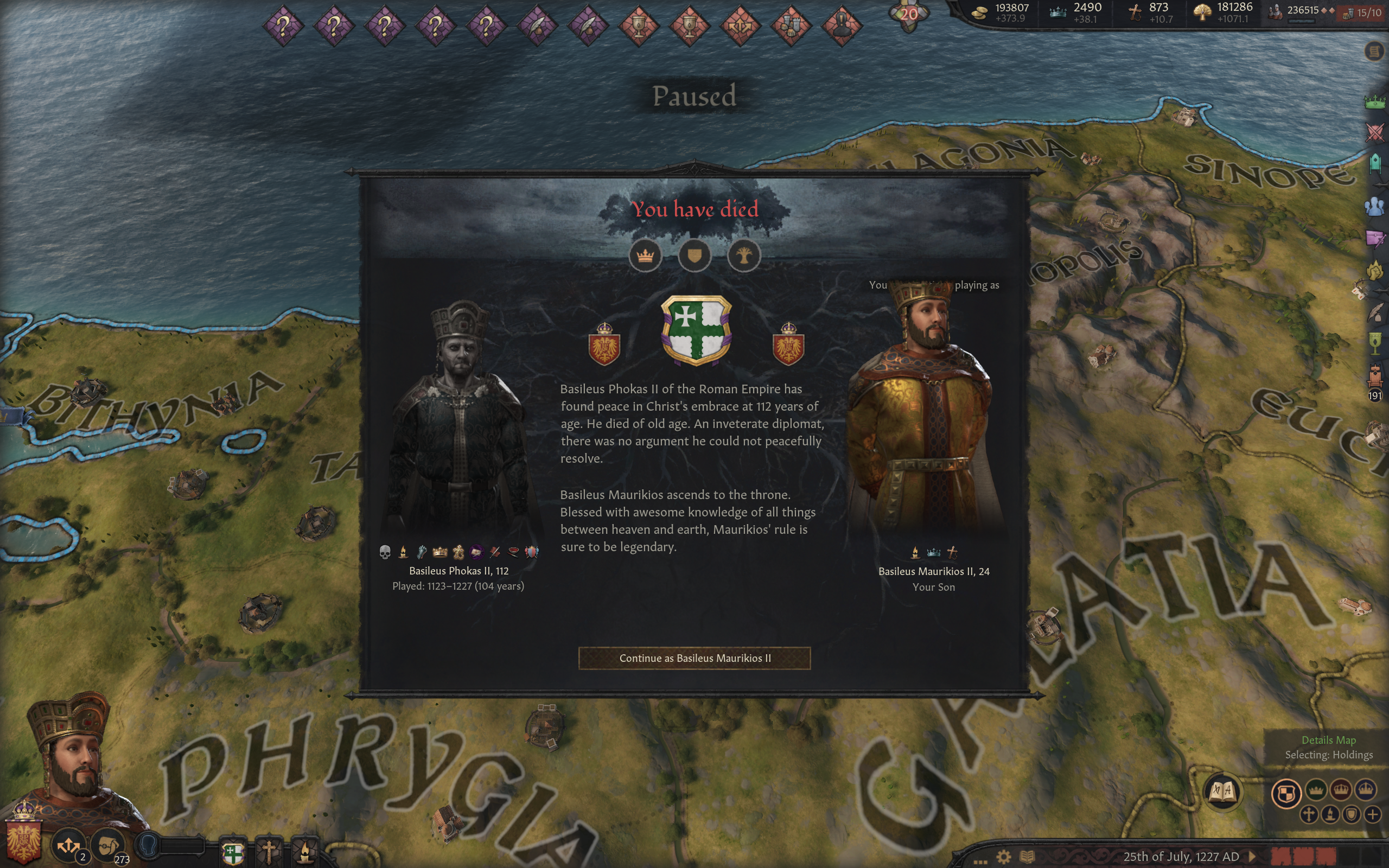The width and height of the screenshot is (1389, 868).
Task: Click Basileus Phokas II's portrait
Action: [458, 419]
